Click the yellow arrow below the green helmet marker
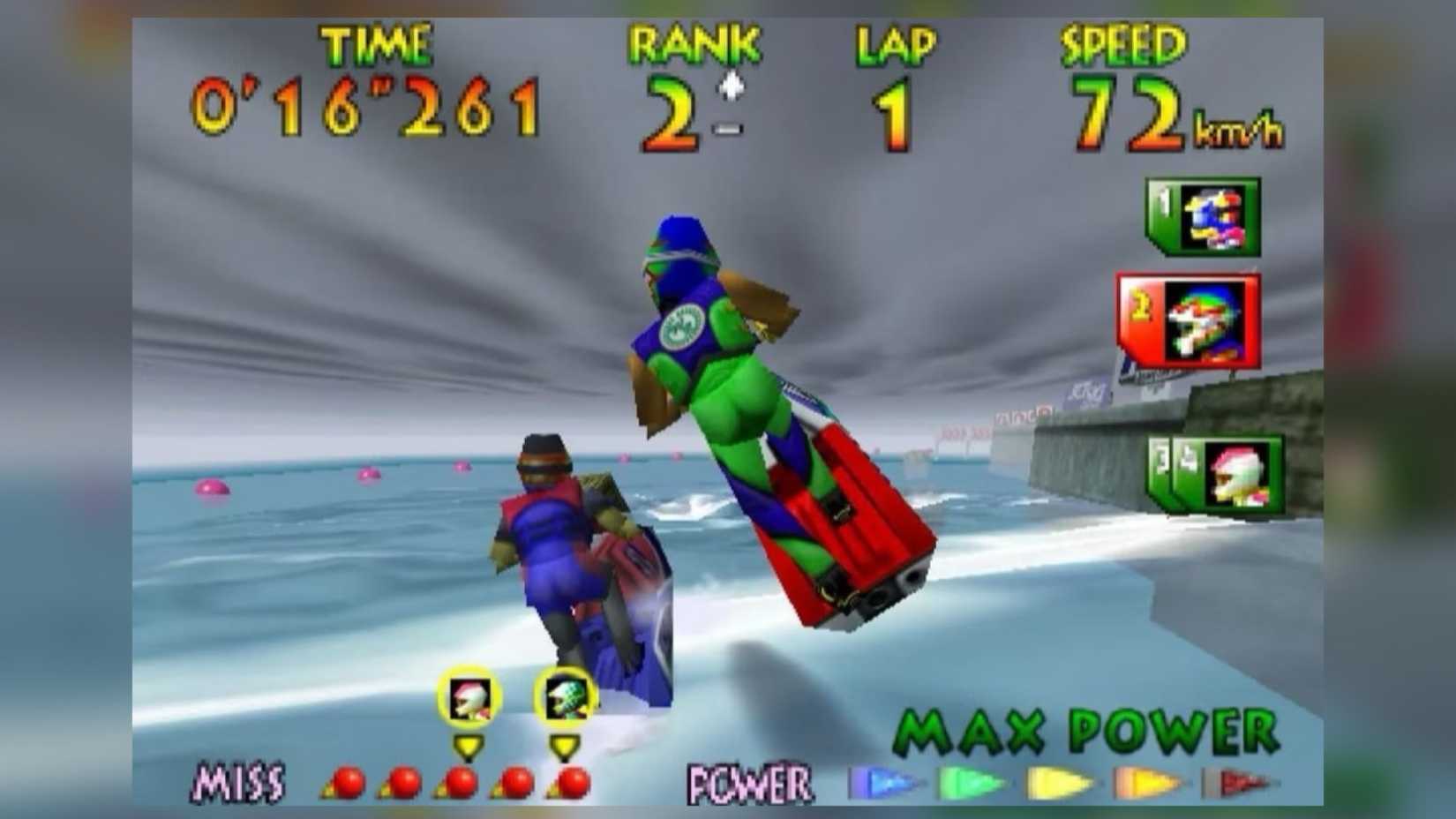Viewport: 1456px width, 819px height. point(566,746)
